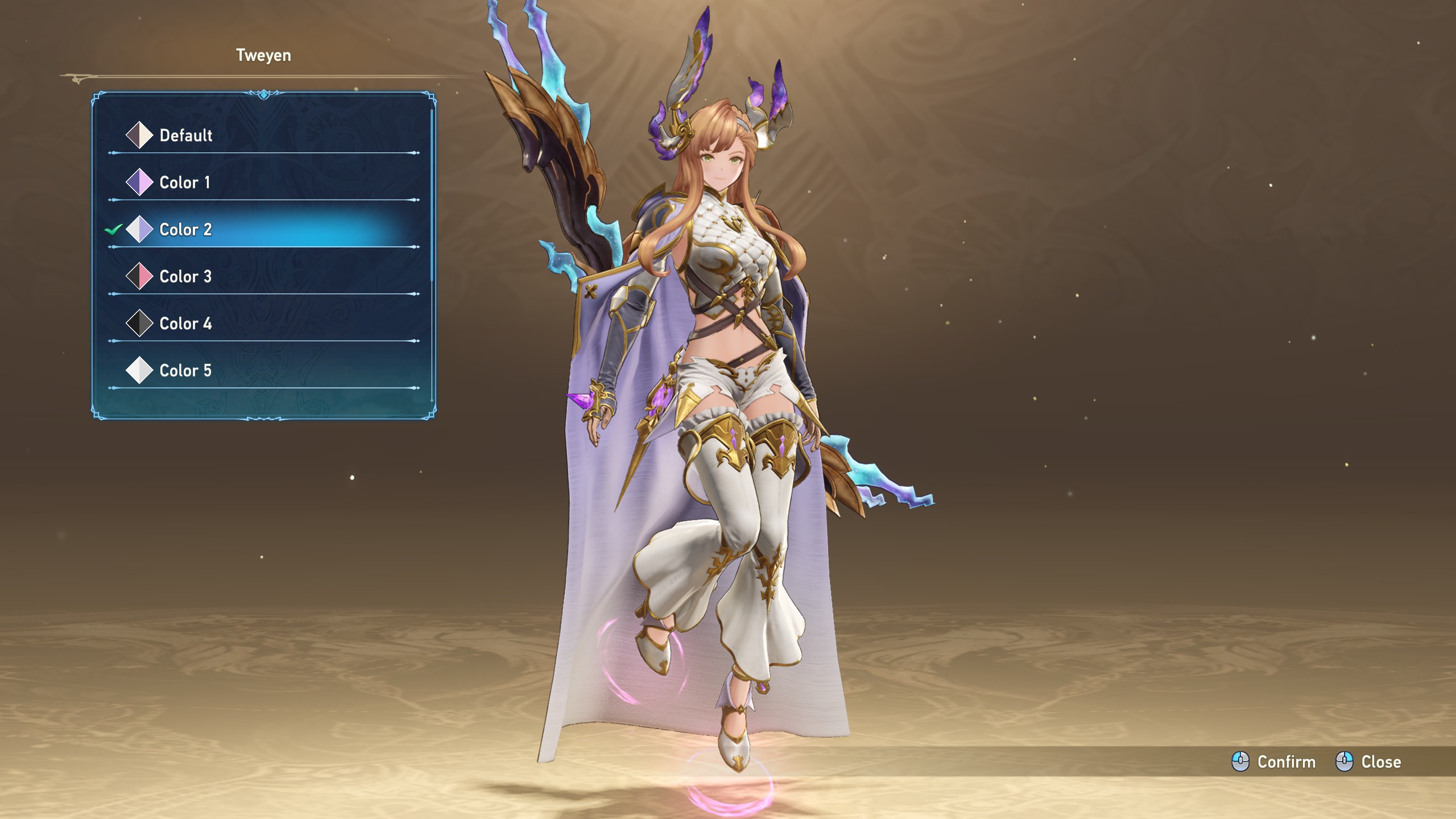Viewport: 1456px width, 819px height.
Task: Switch to the Color 3 scheme
Action: 185,277
